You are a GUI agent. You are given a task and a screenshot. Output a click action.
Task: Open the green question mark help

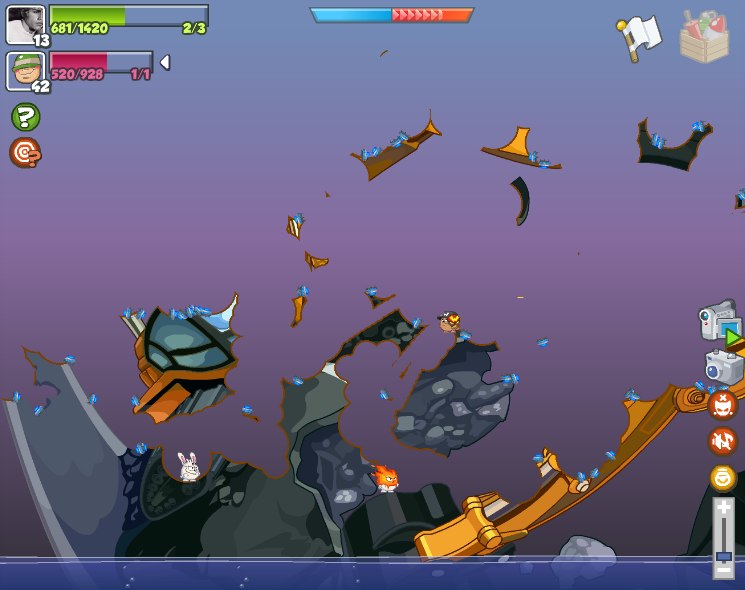coord(25,117)
